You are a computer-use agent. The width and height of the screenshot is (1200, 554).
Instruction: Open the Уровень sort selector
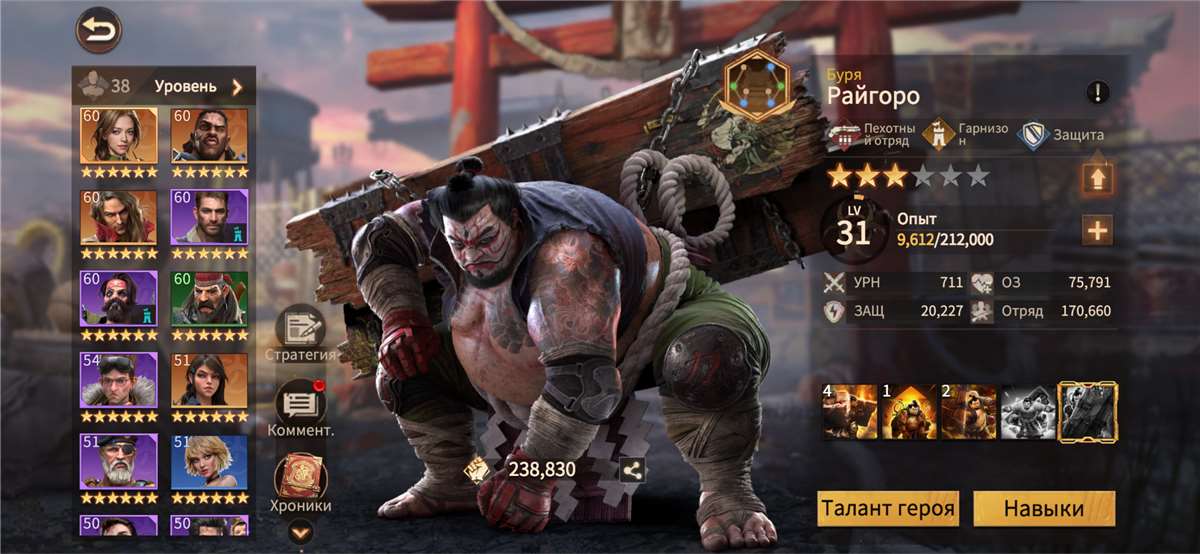[198, 86]
